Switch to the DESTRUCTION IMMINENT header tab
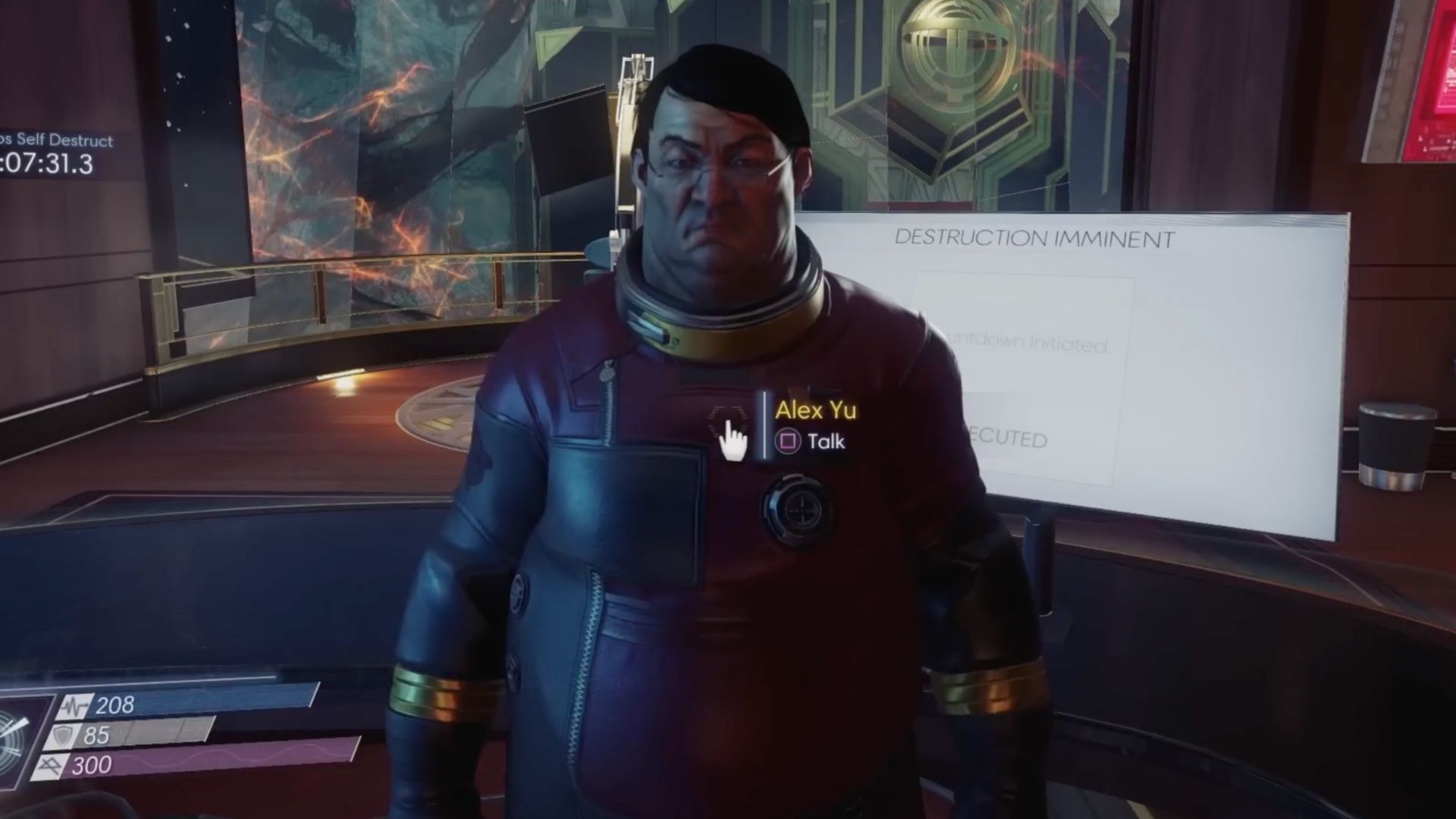The height and width of the screenshot is (819, 1456). 1034,237
